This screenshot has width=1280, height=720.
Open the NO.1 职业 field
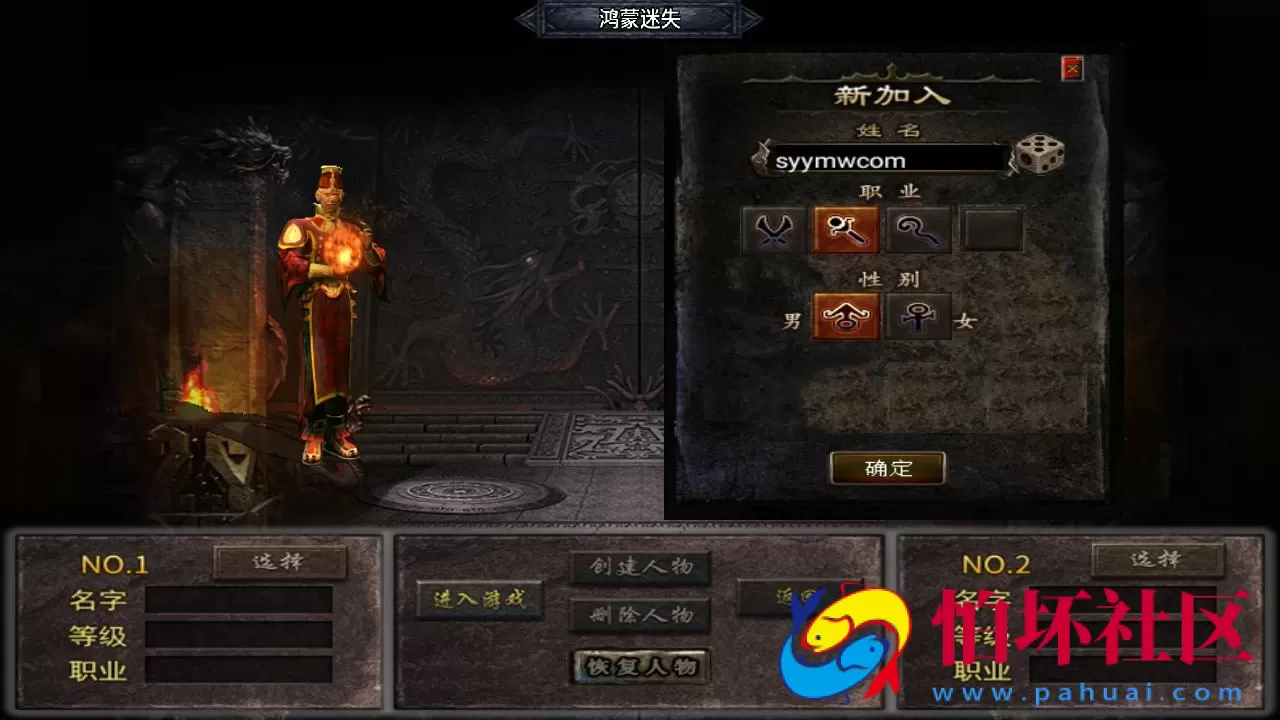pos(240,669)
